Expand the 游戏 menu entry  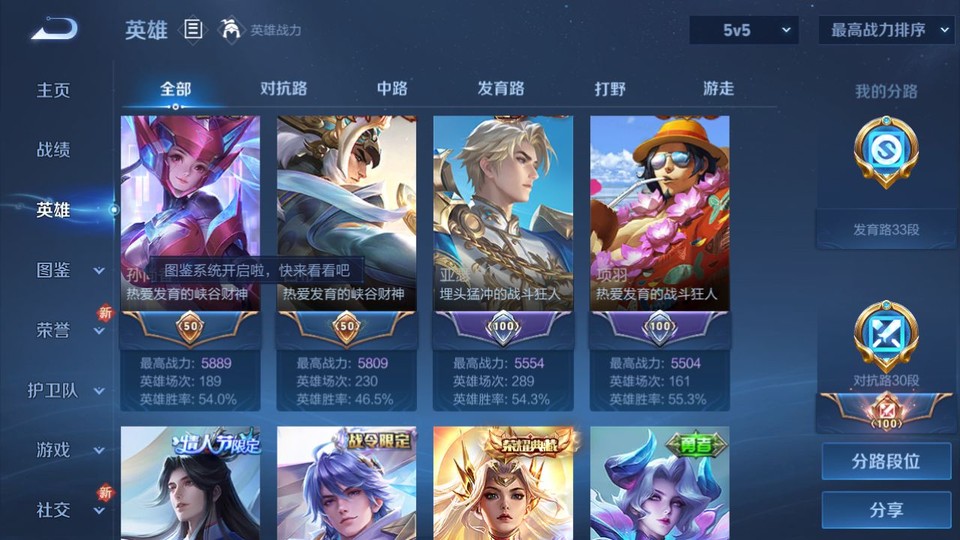(68, 450)
